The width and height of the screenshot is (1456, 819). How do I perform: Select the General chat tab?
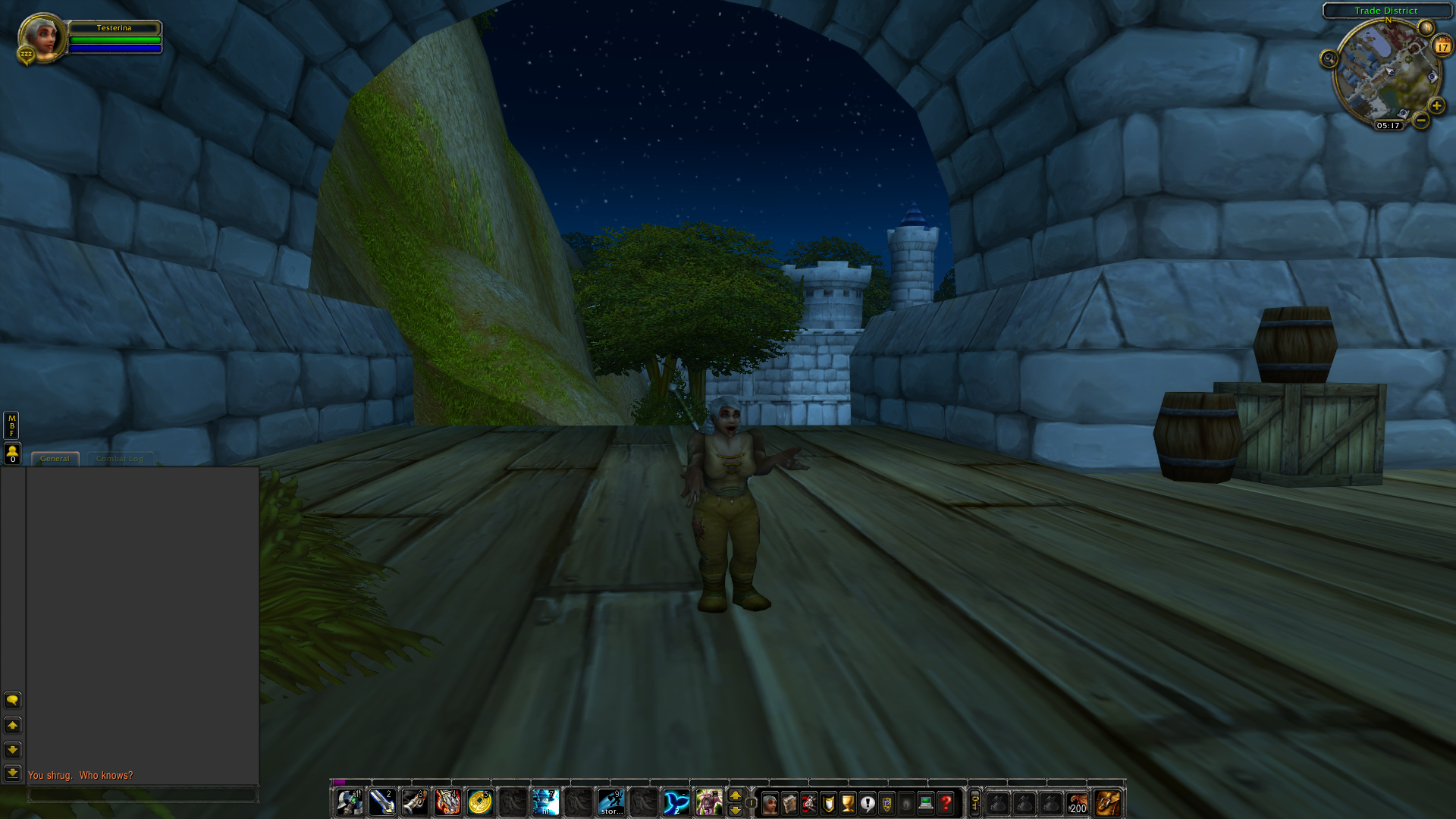point(55,458)
